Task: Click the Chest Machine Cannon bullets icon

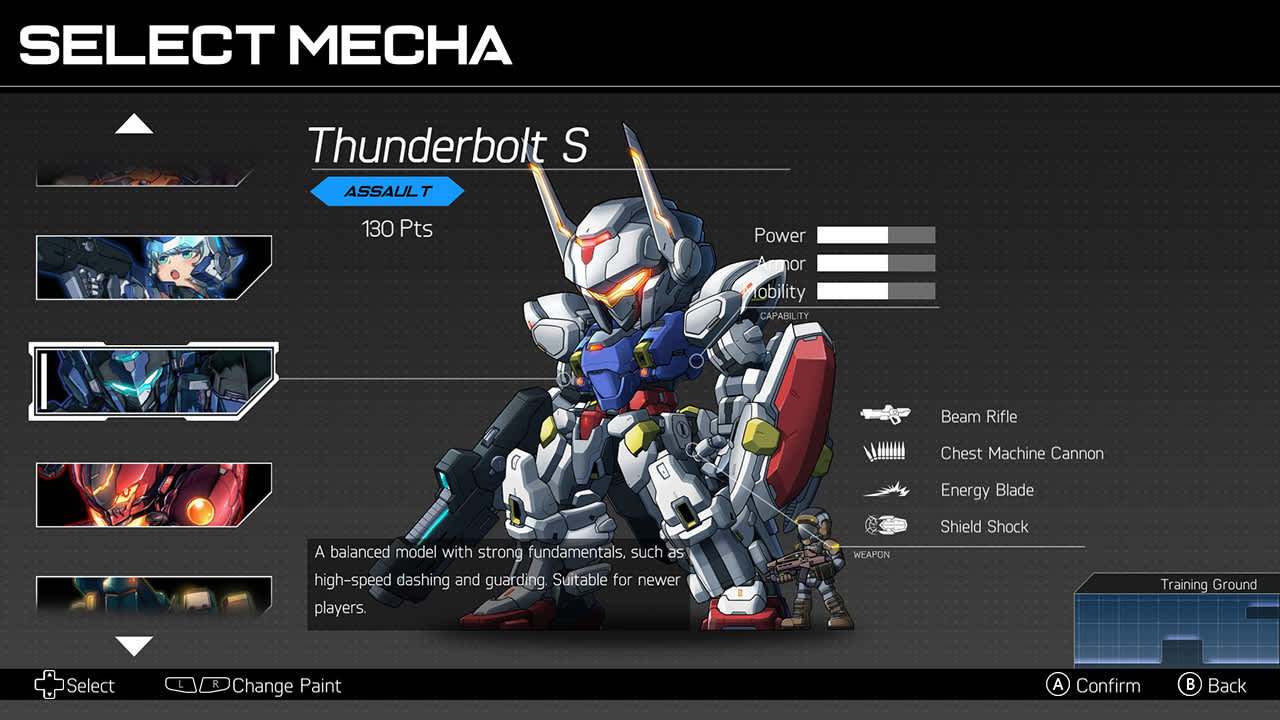Action: click(x=886, y=452)
